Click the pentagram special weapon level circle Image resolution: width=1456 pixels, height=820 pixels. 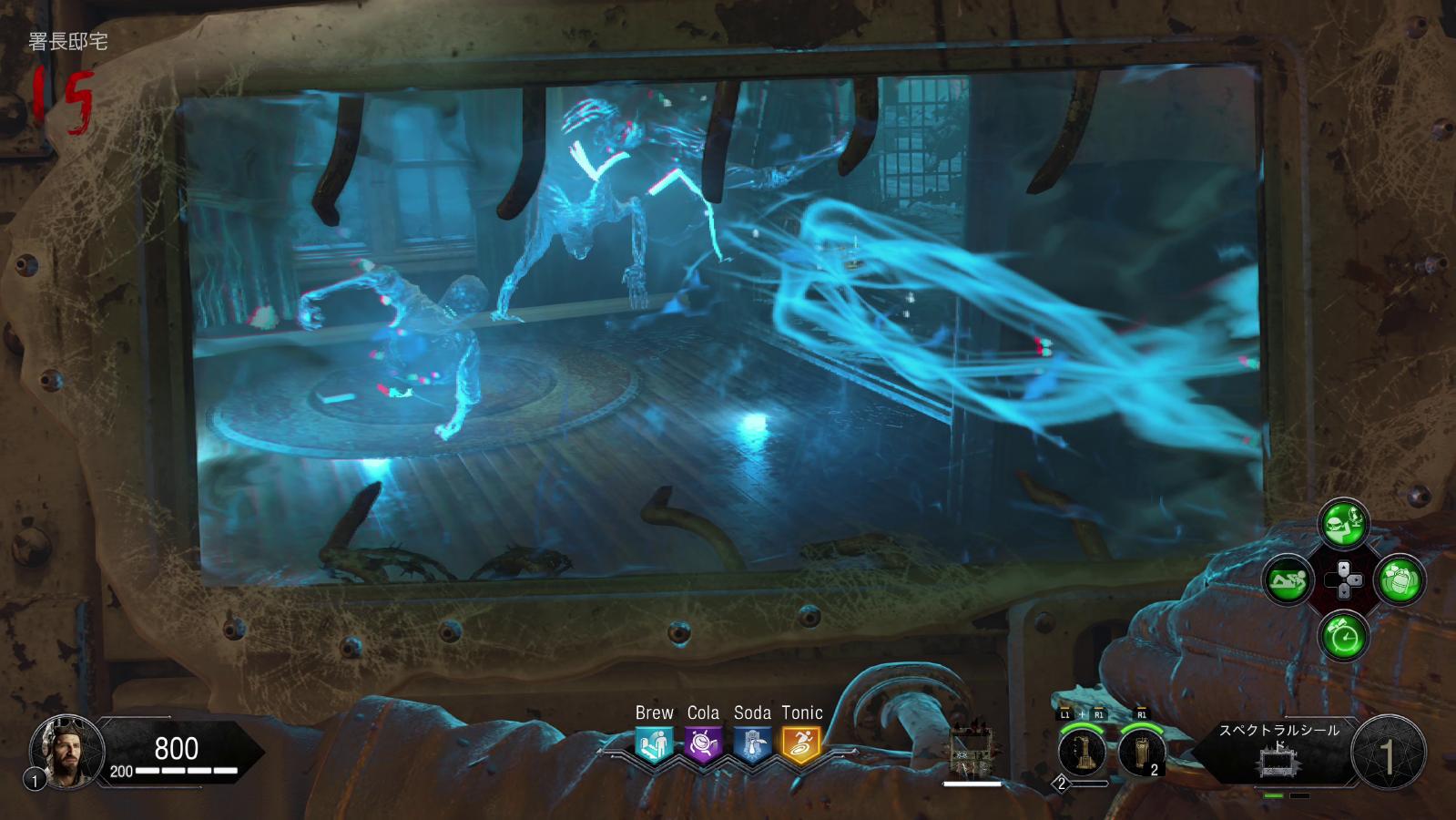tap(1389, 753)
